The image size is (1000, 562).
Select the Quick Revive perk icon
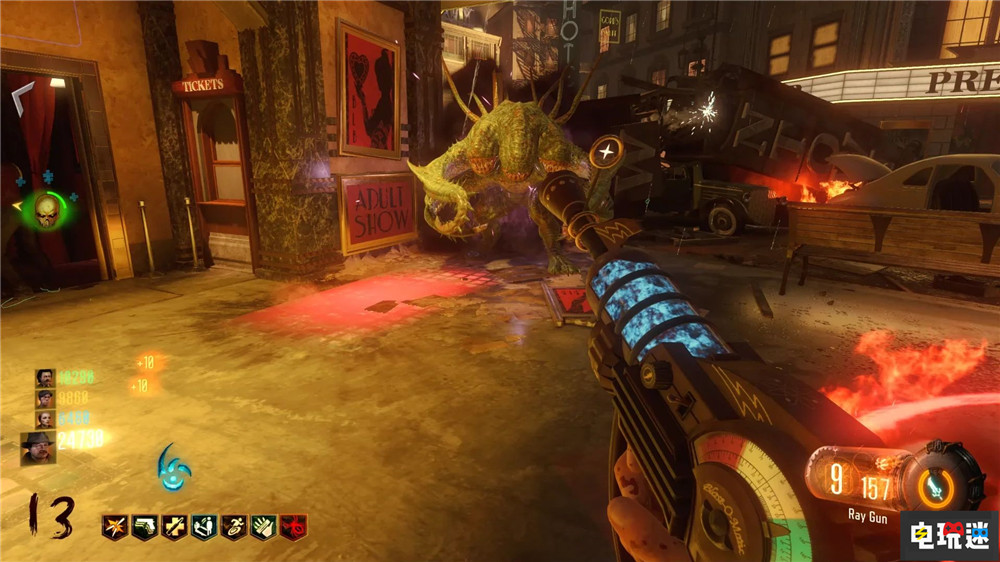tap(204, 526)
